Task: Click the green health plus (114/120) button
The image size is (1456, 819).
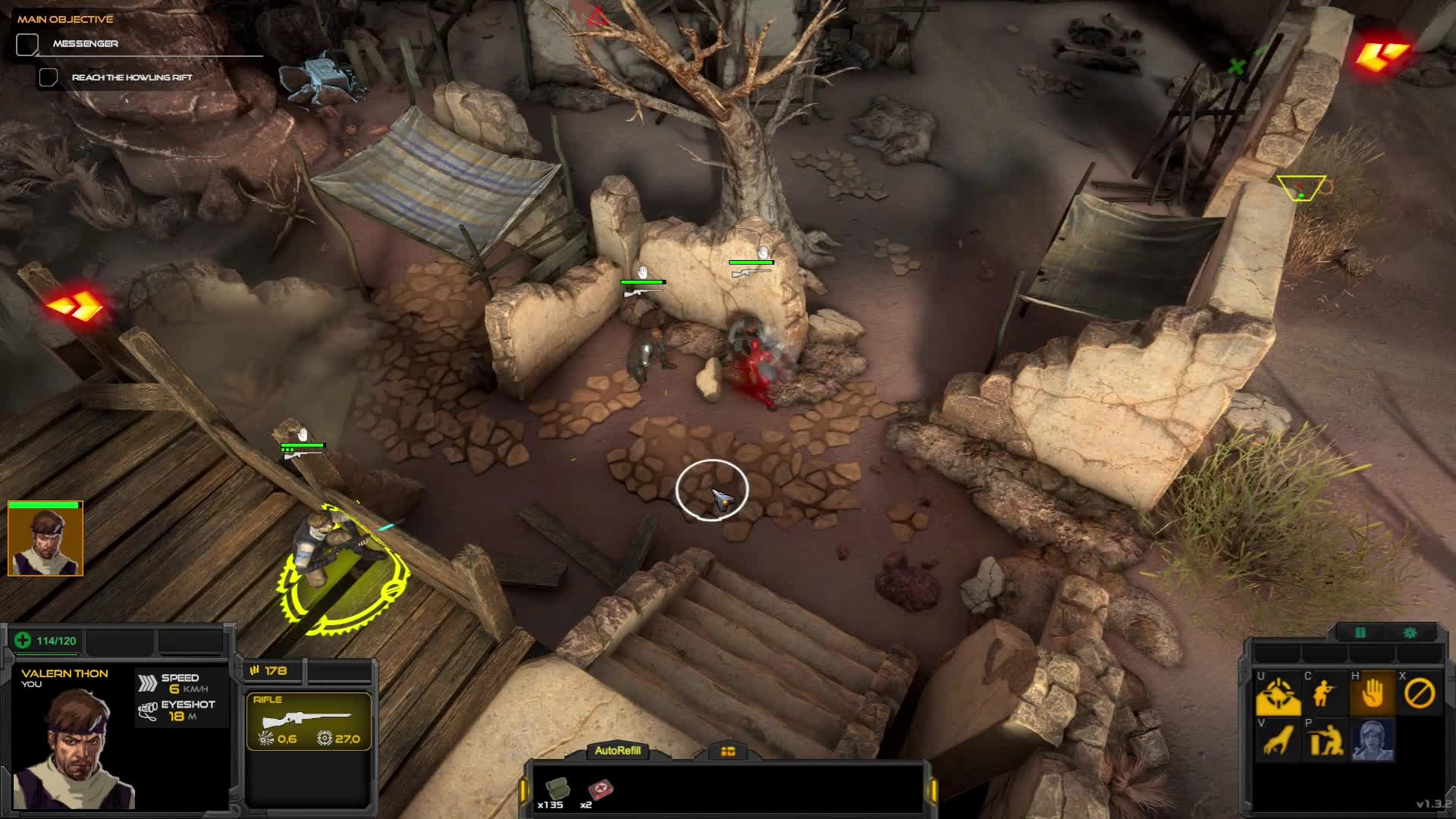Action: tap(24, 641)
